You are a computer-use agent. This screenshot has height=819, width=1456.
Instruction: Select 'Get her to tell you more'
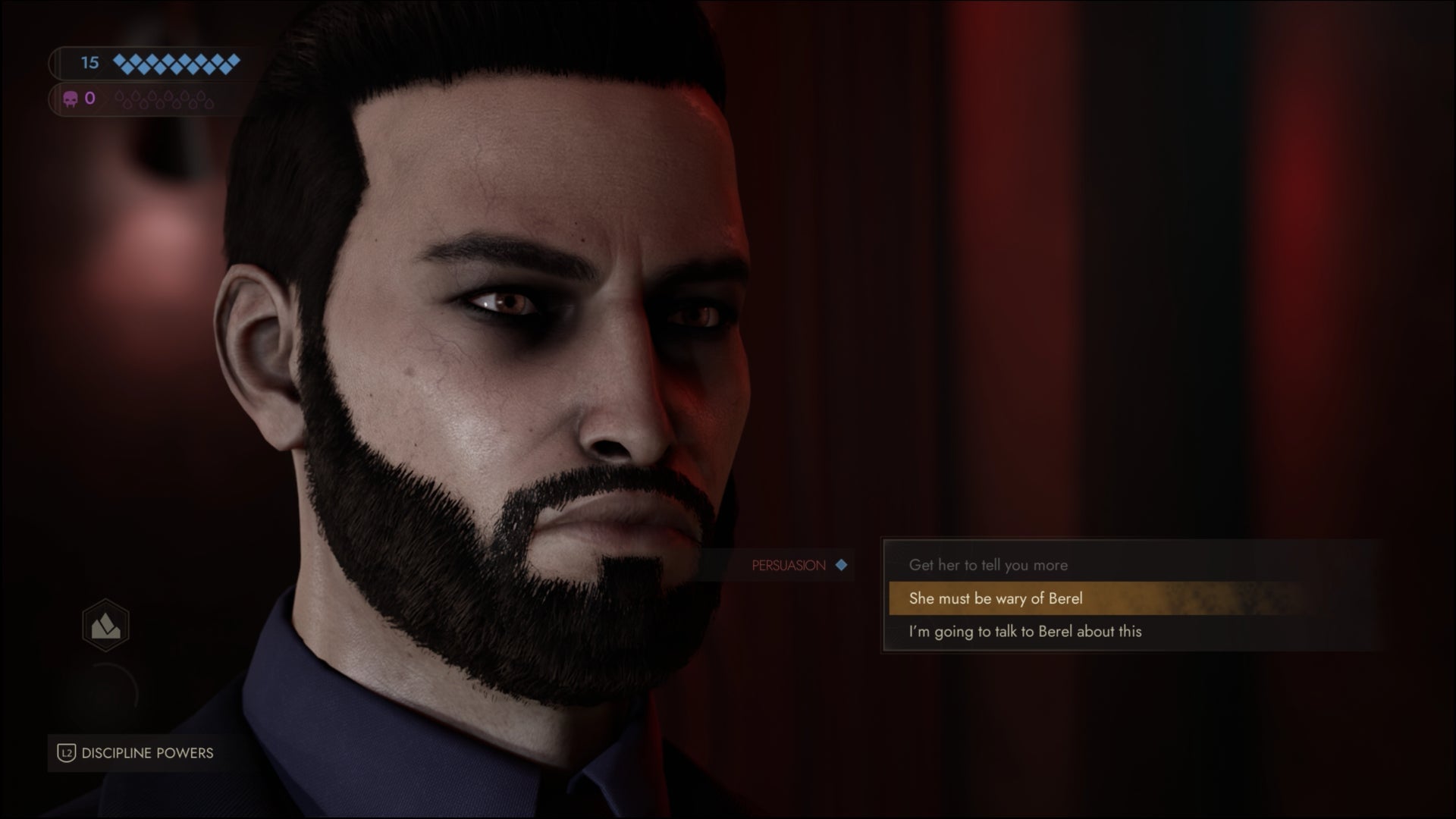pyautogui.click(x=989, y=566)
